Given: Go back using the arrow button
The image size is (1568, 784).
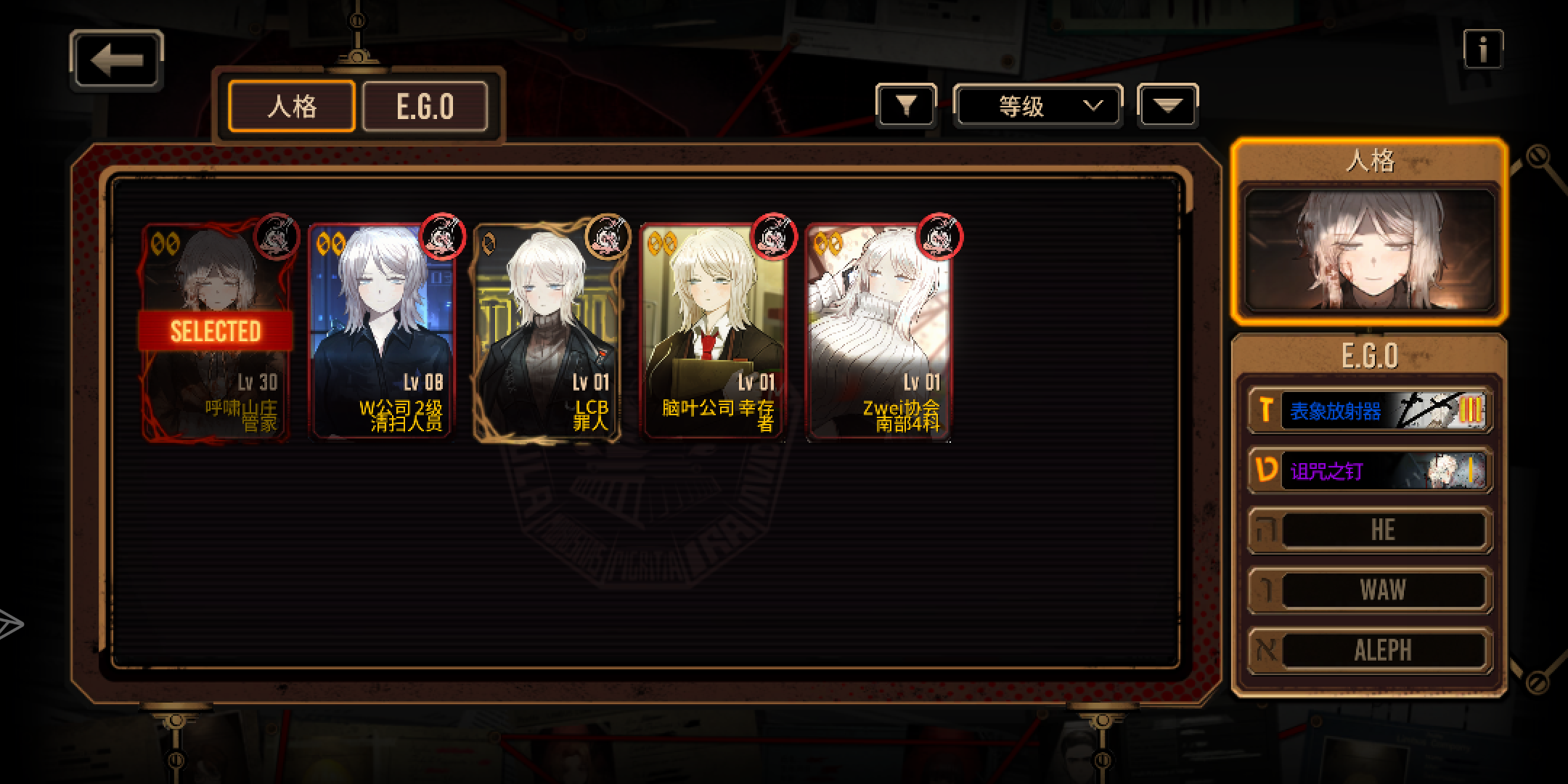Looking at the screenshot, I should [116, 60].
